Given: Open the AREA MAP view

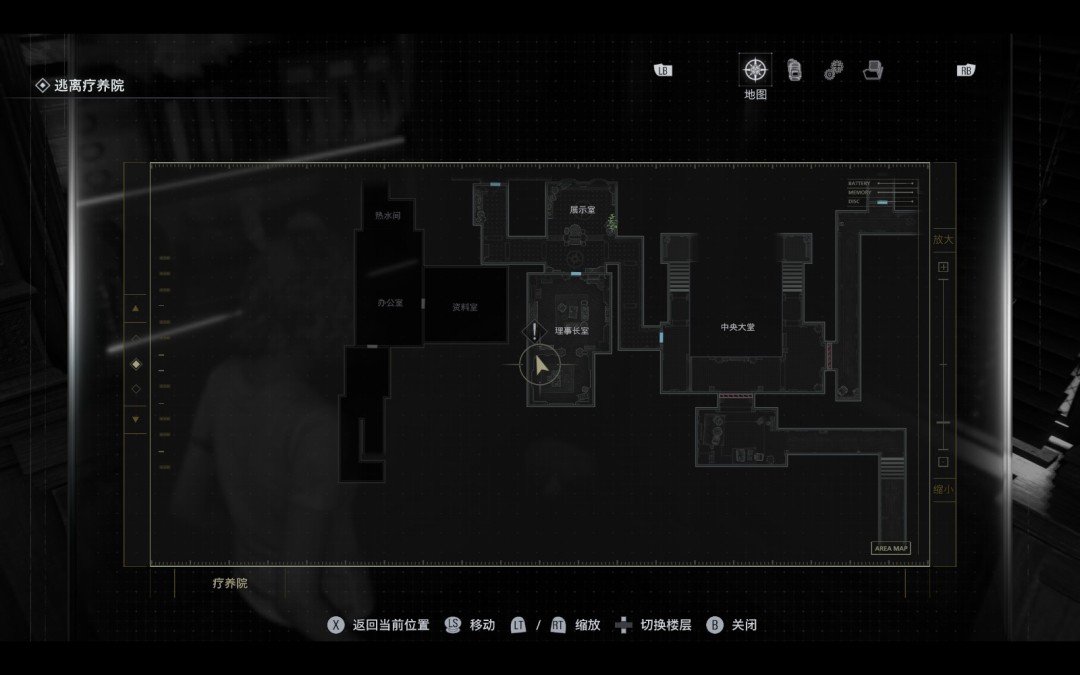Looking at the screenshot, I should 890,548.
